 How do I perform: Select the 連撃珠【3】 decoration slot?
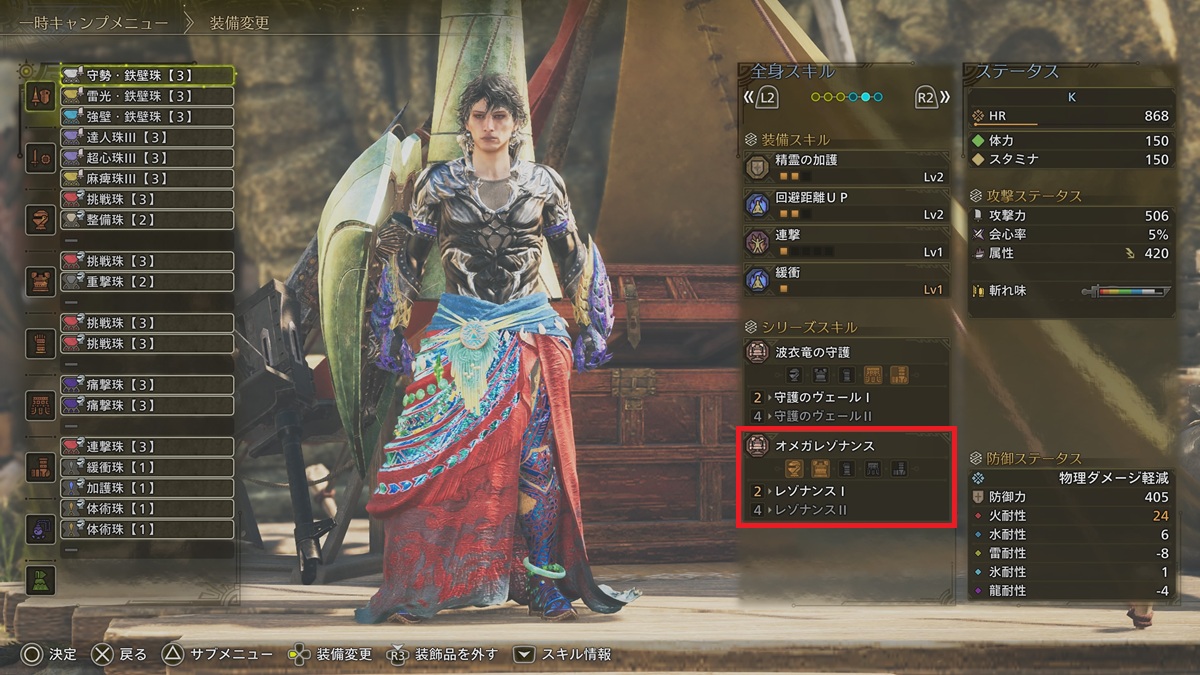pyautogui.click(x=146, y=446)
